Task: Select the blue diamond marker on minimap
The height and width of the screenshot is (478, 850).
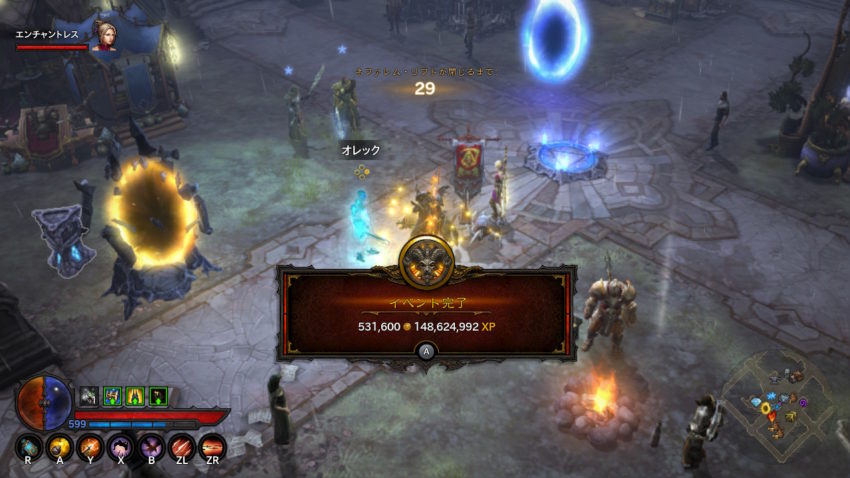Action: 755,402
